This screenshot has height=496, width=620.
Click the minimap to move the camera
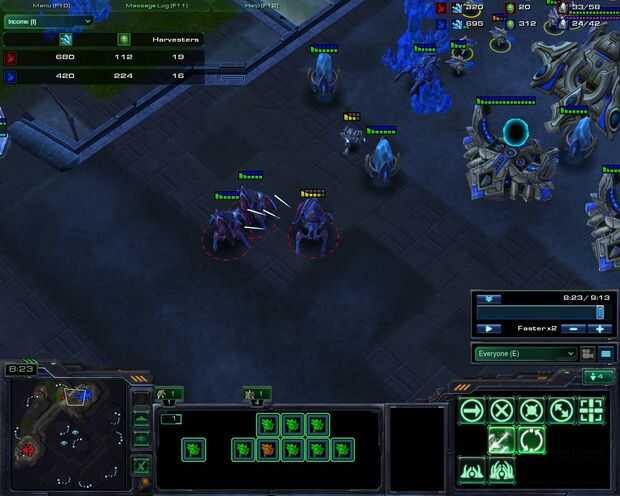66,424
